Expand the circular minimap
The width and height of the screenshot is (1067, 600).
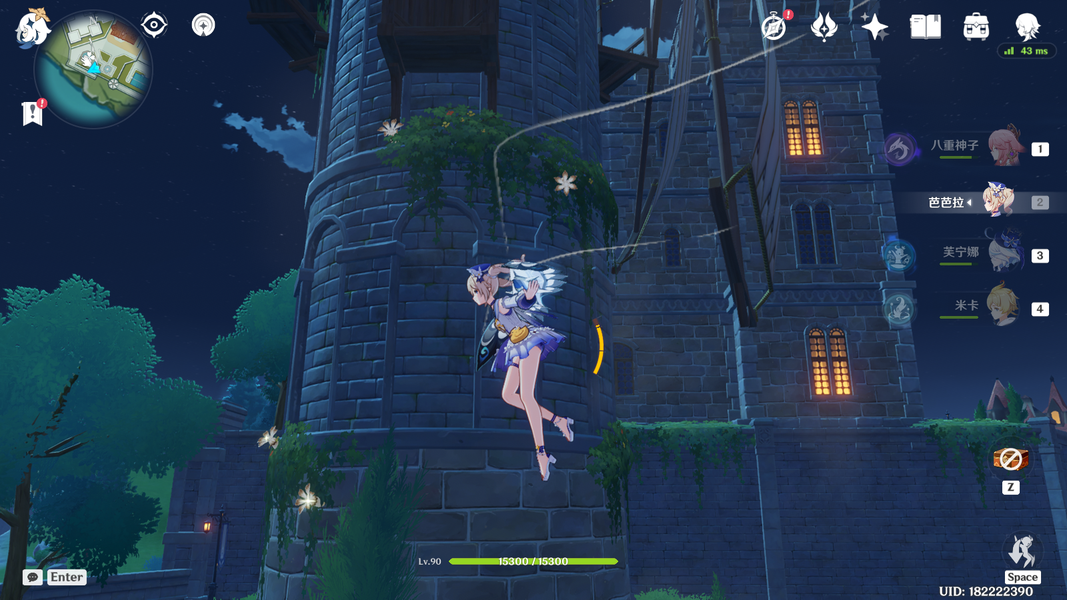click(x=93, y=69)
